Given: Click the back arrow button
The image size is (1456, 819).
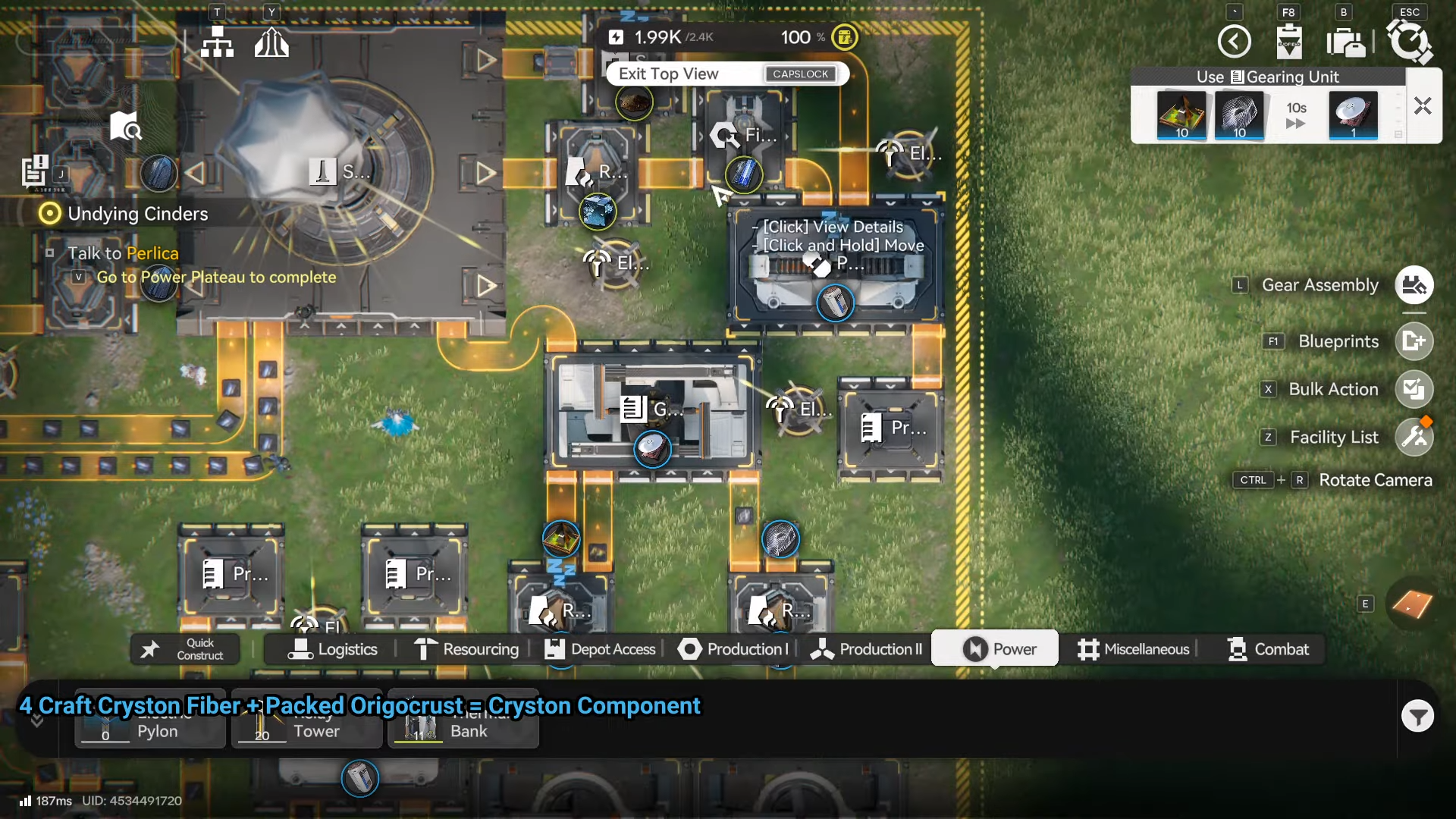Looking at the screenshot, I should [1234, 41].
